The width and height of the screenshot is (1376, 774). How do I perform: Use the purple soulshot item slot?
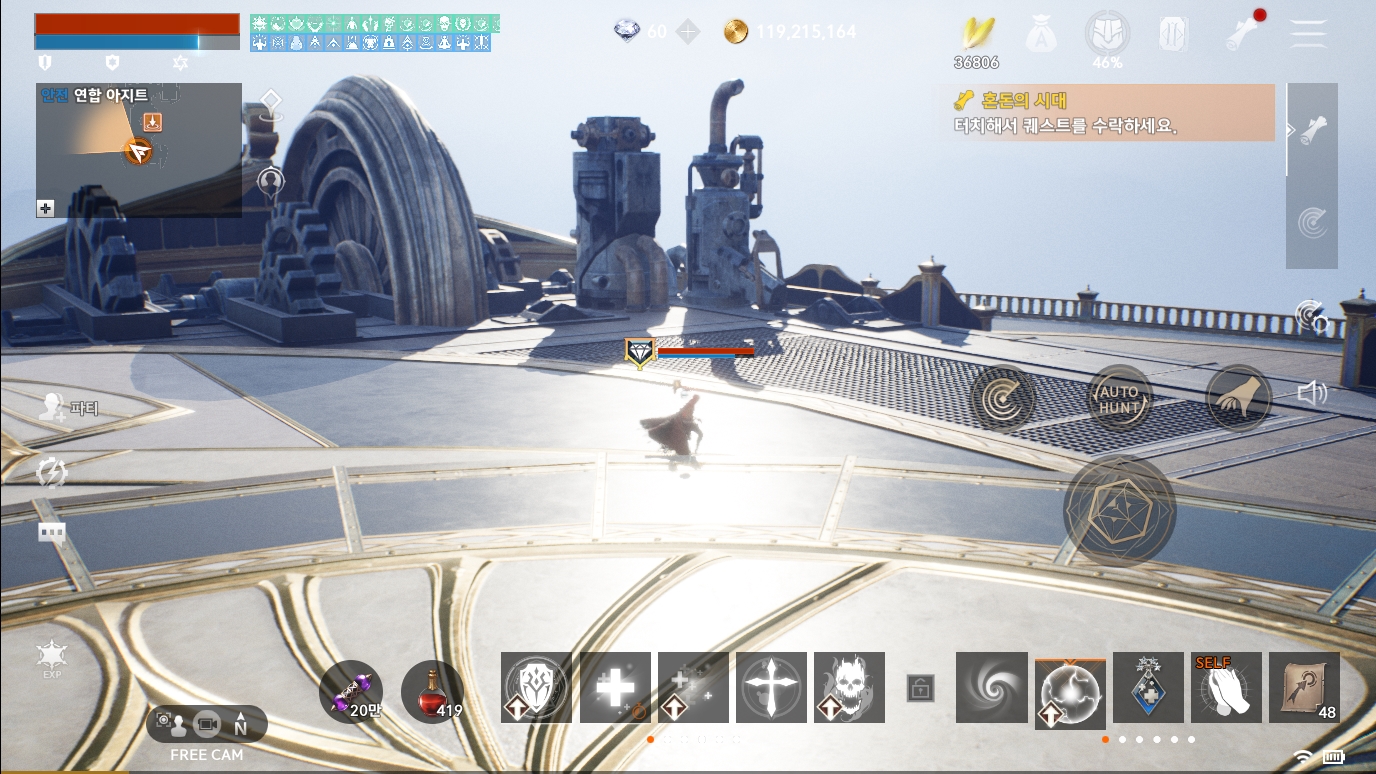point(351,691)
